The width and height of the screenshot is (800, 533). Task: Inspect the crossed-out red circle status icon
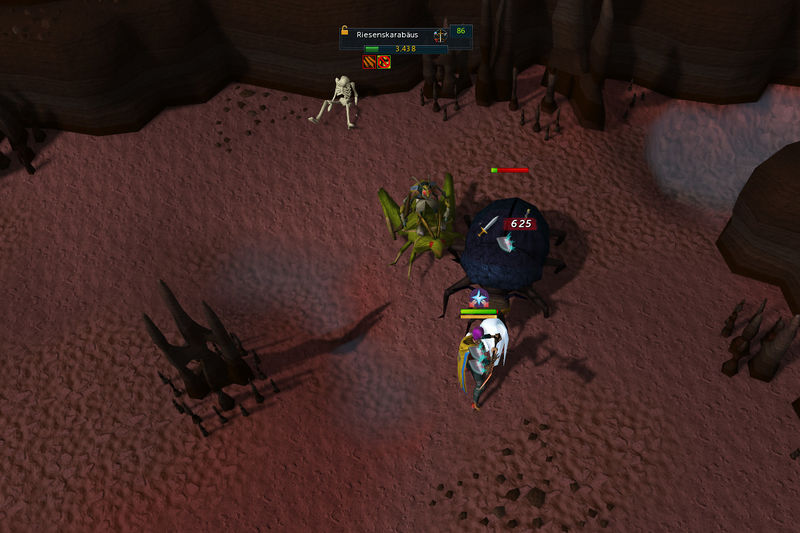[x=384, y=62]
